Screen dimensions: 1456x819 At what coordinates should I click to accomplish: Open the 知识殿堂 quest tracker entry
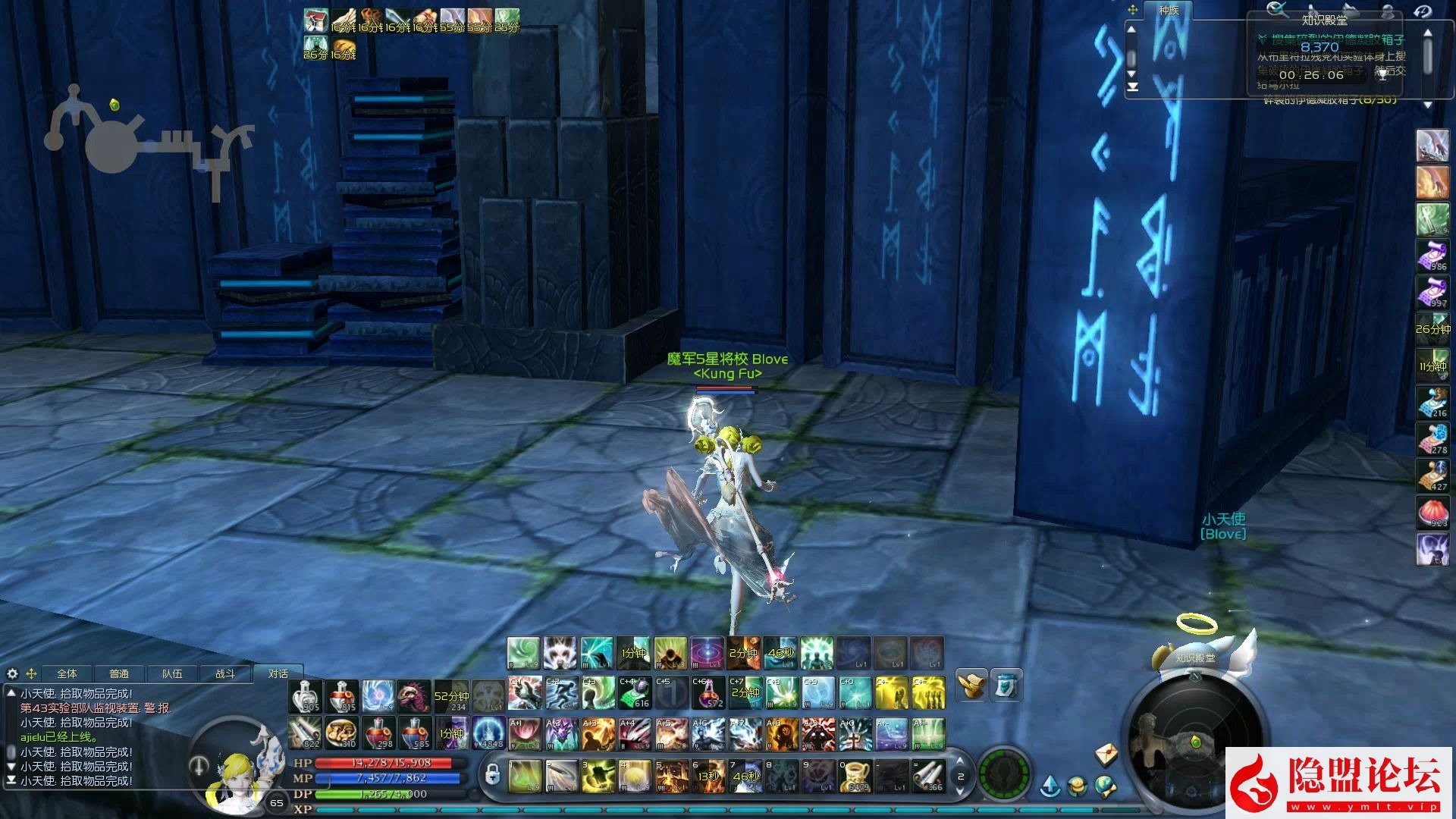(x=1325, y=20)
